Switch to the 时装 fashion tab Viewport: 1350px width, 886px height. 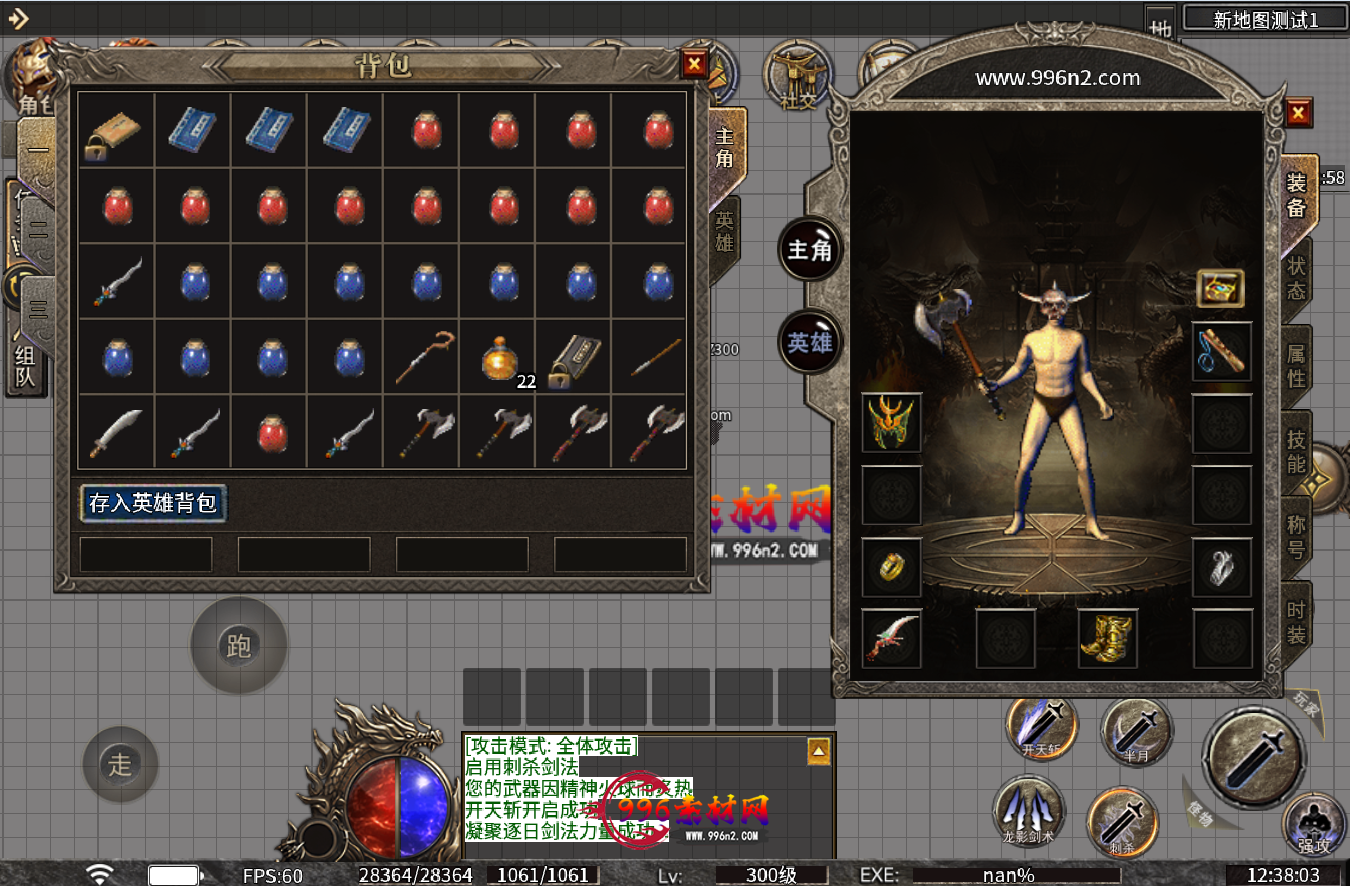click(x=1296, y=621)
